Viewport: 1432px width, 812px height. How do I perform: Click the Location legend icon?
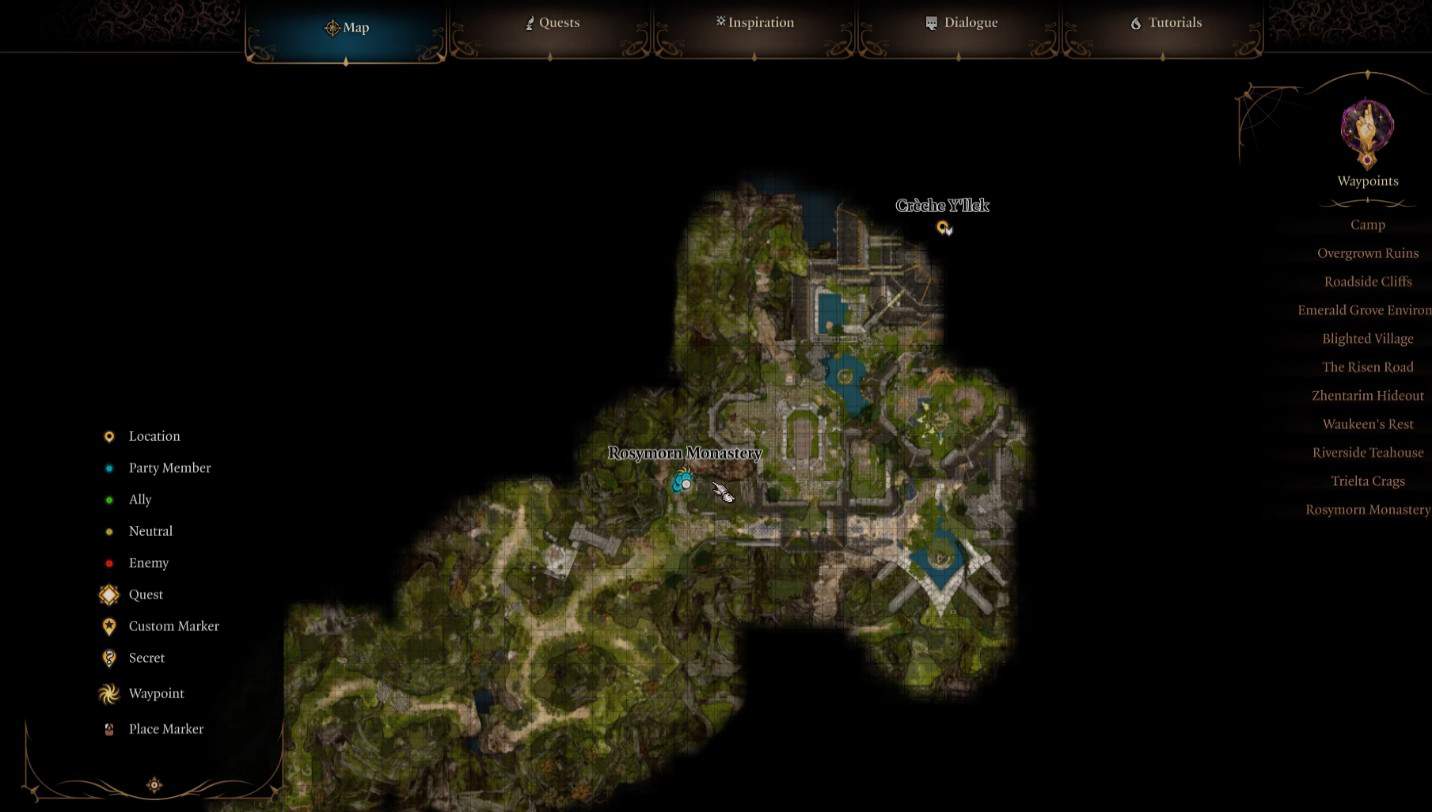[x=108, y=436]
